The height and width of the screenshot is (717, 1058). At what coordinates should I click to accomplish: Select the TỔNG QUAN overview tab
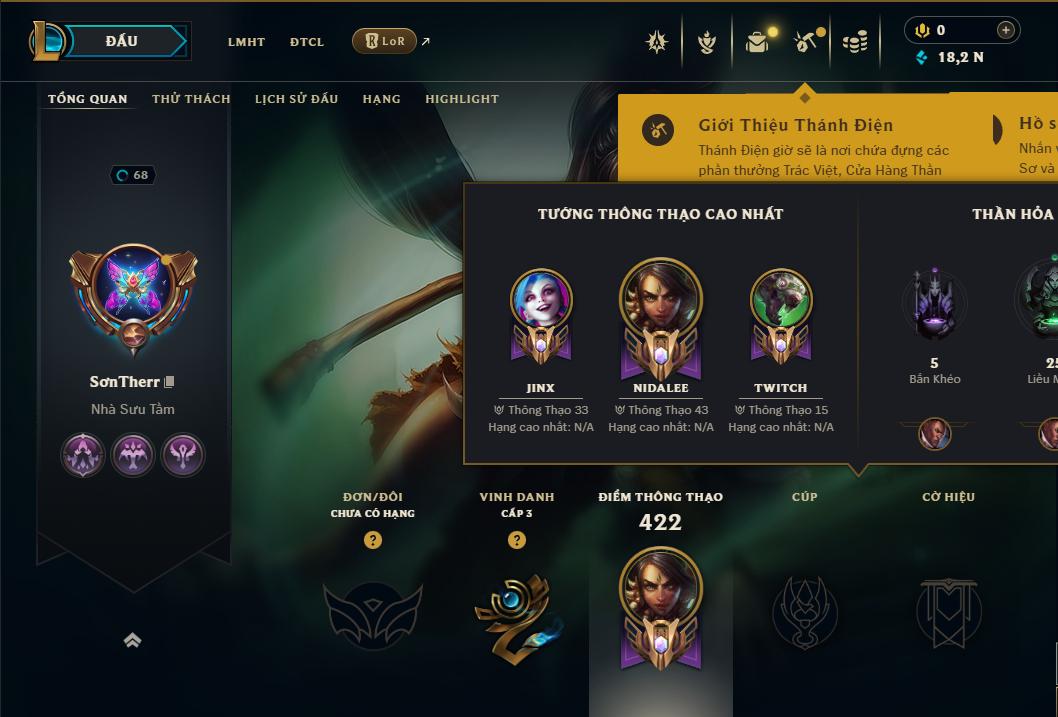coord(87,99)
